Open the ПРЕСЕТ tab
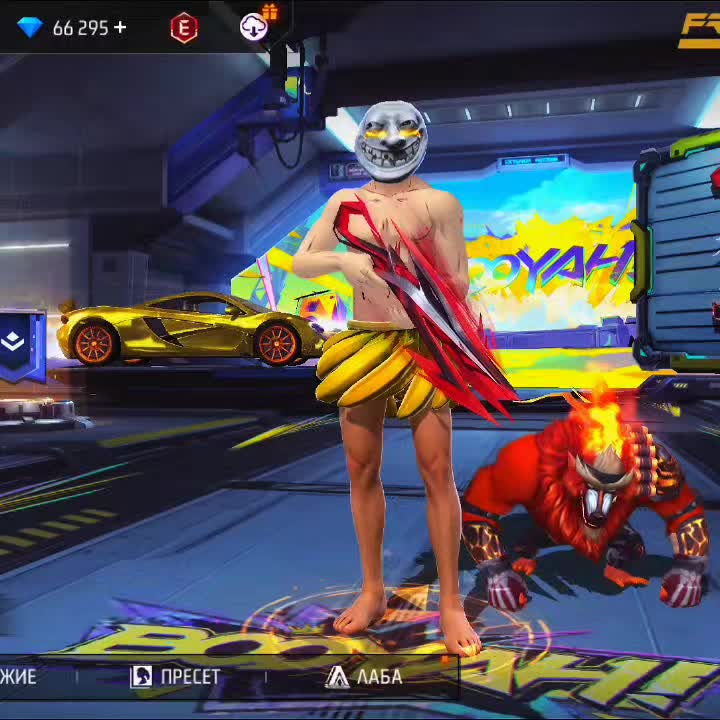 [x=176, y=677]
